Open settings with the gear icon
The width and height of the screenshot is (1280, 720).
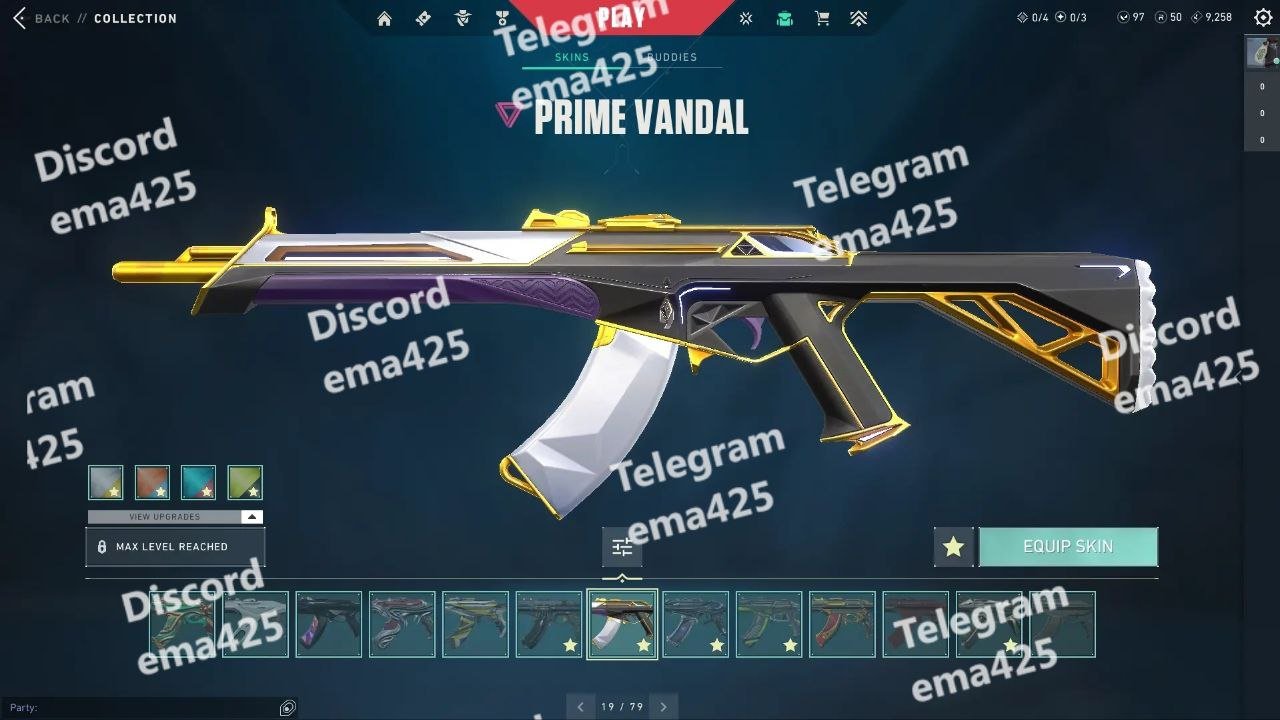click(x=1262, y=18)
